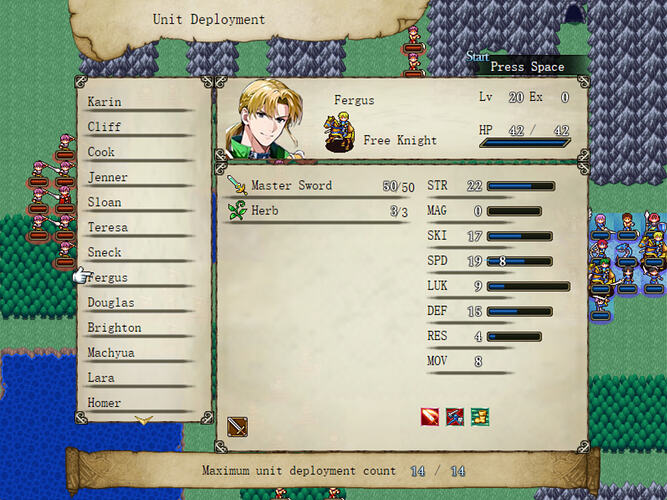Image resolution: width=667 pixels, height=500 pixels.
Task: Select Karin from the unit list
Action: pos(105,102)
